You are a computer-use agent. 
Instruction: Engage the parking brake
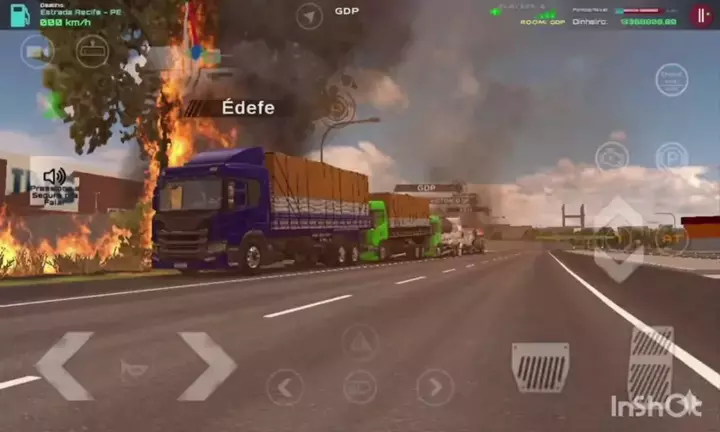[x=671, y=157]
